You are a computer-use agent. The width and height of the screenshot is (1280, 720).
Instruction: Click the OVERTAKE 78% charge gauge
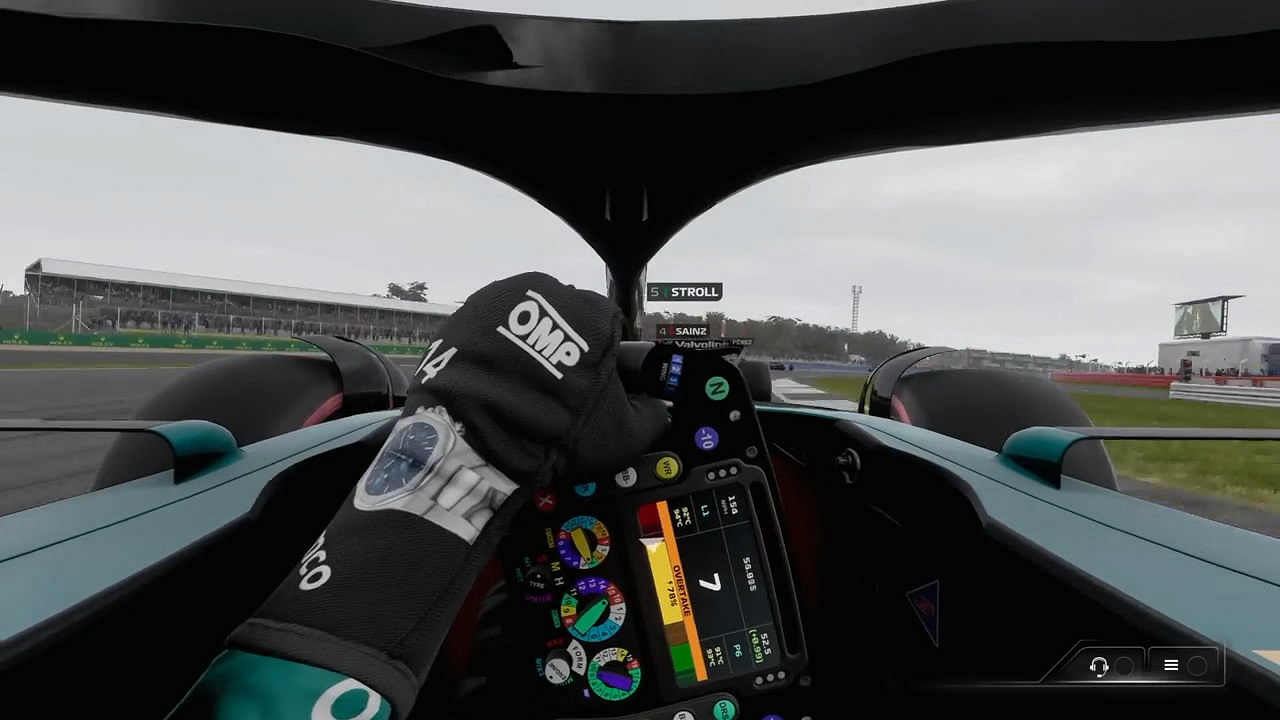[677, 588]
